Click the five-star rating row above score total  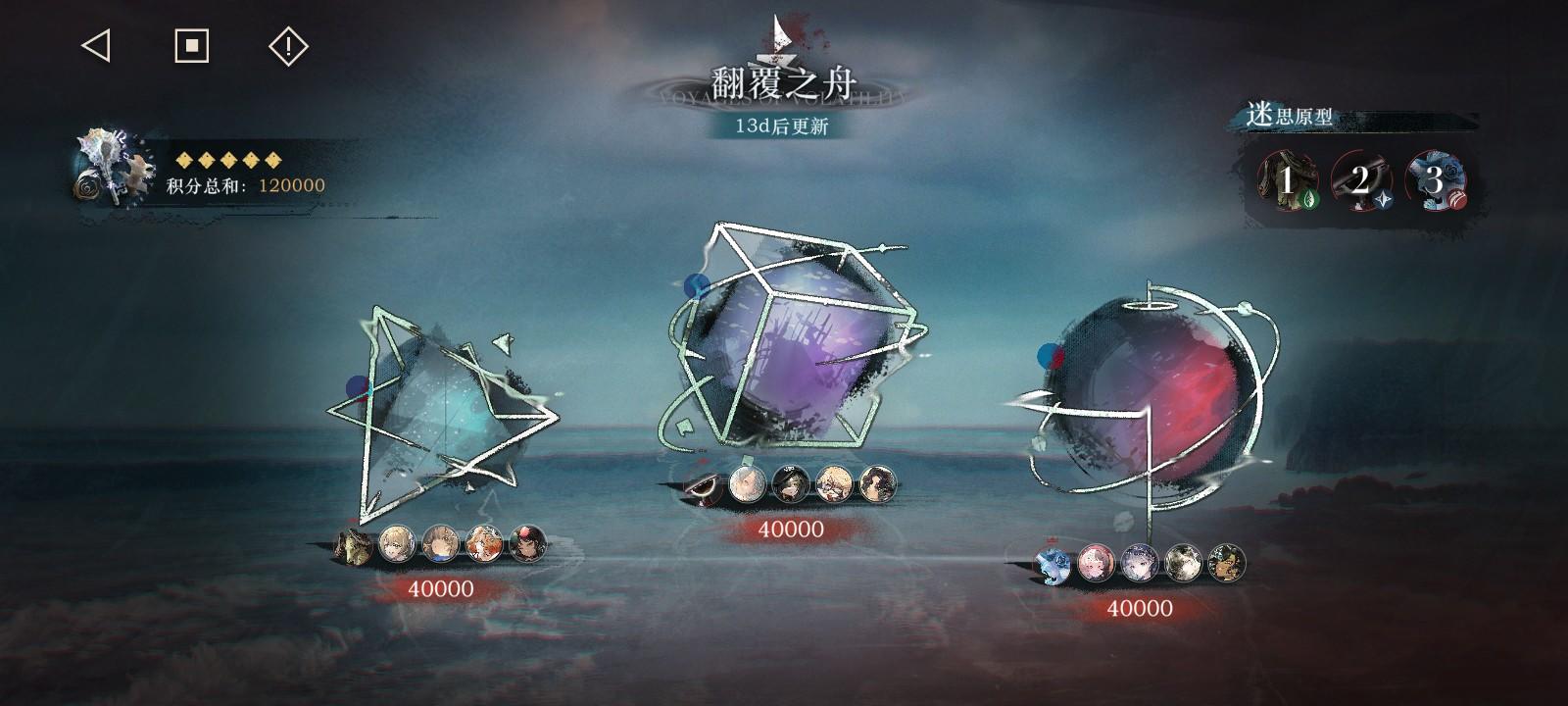click(227, 157)
